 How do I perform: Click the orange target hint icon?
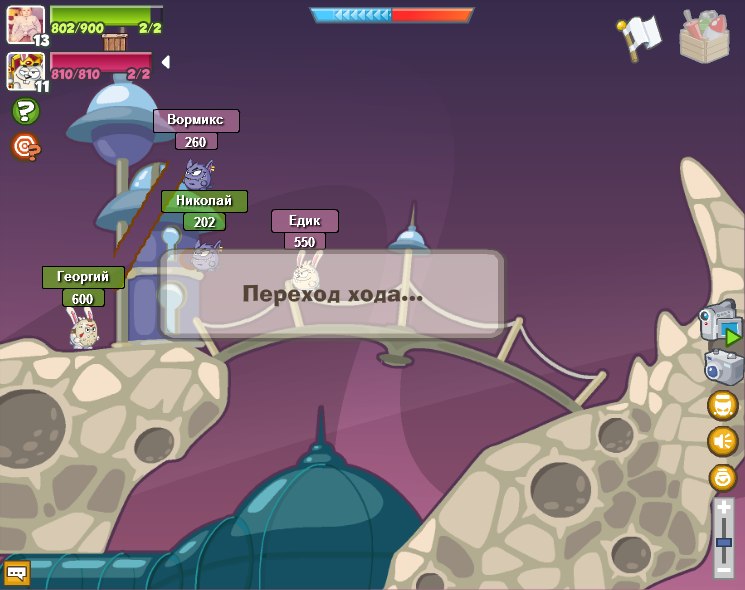tap(25, 147)
